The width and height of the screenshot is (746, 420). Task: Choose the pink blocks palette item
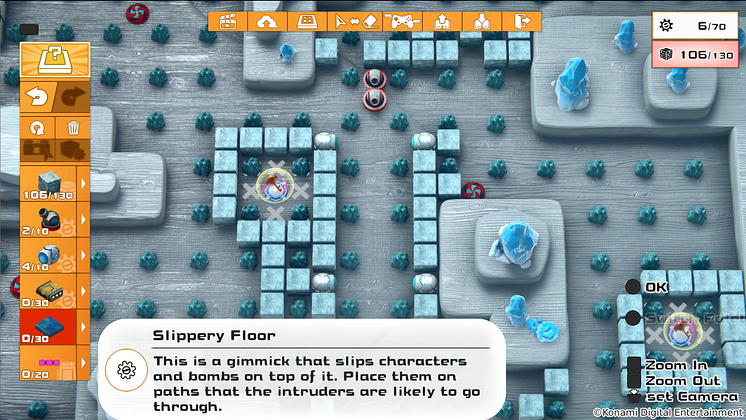click(x=47, y=360)
